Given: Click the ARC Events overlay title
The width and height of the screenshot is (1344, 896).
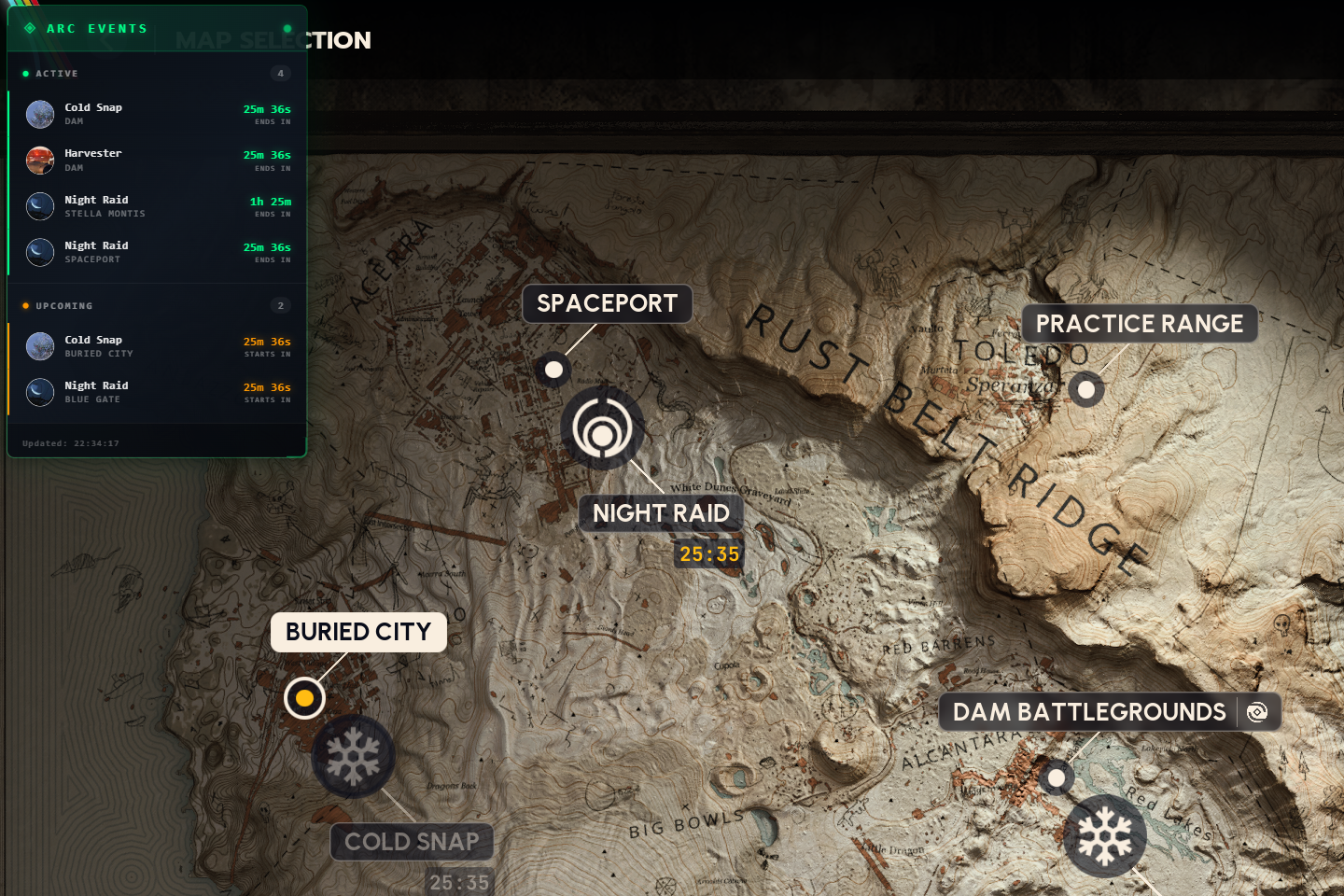Looking at the screenshot, I should (x=97, y=29).
